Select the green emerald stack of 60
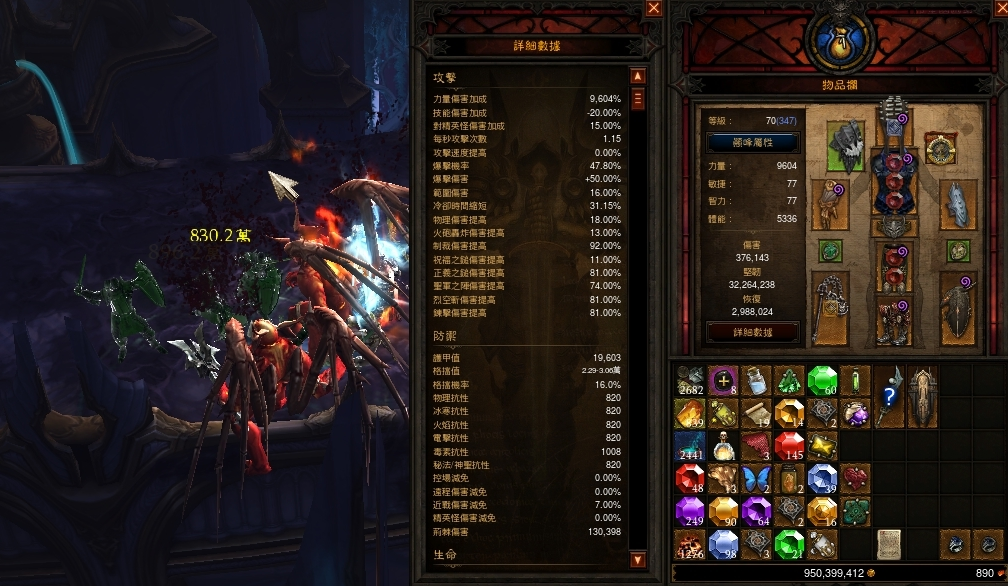 pyautogui.click(x=821, y=378)
